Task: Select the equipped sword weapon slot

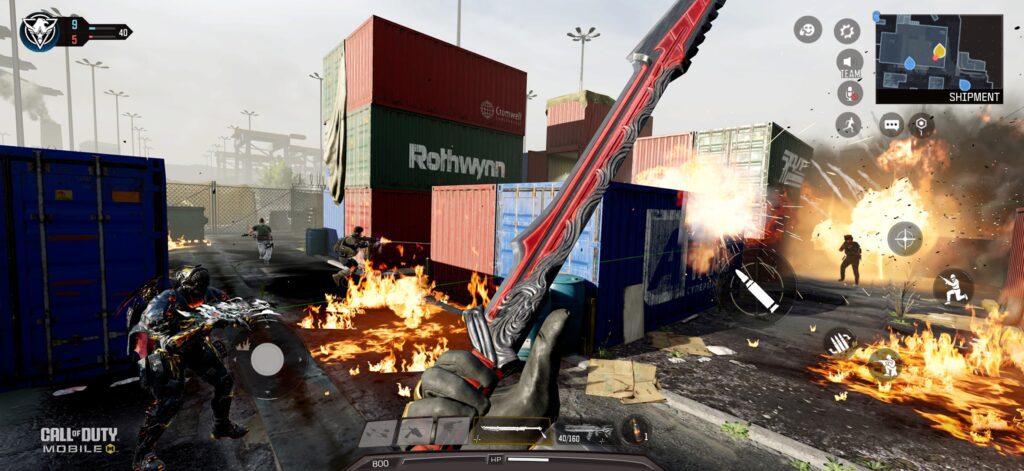Action: click(x=511, y=432)
